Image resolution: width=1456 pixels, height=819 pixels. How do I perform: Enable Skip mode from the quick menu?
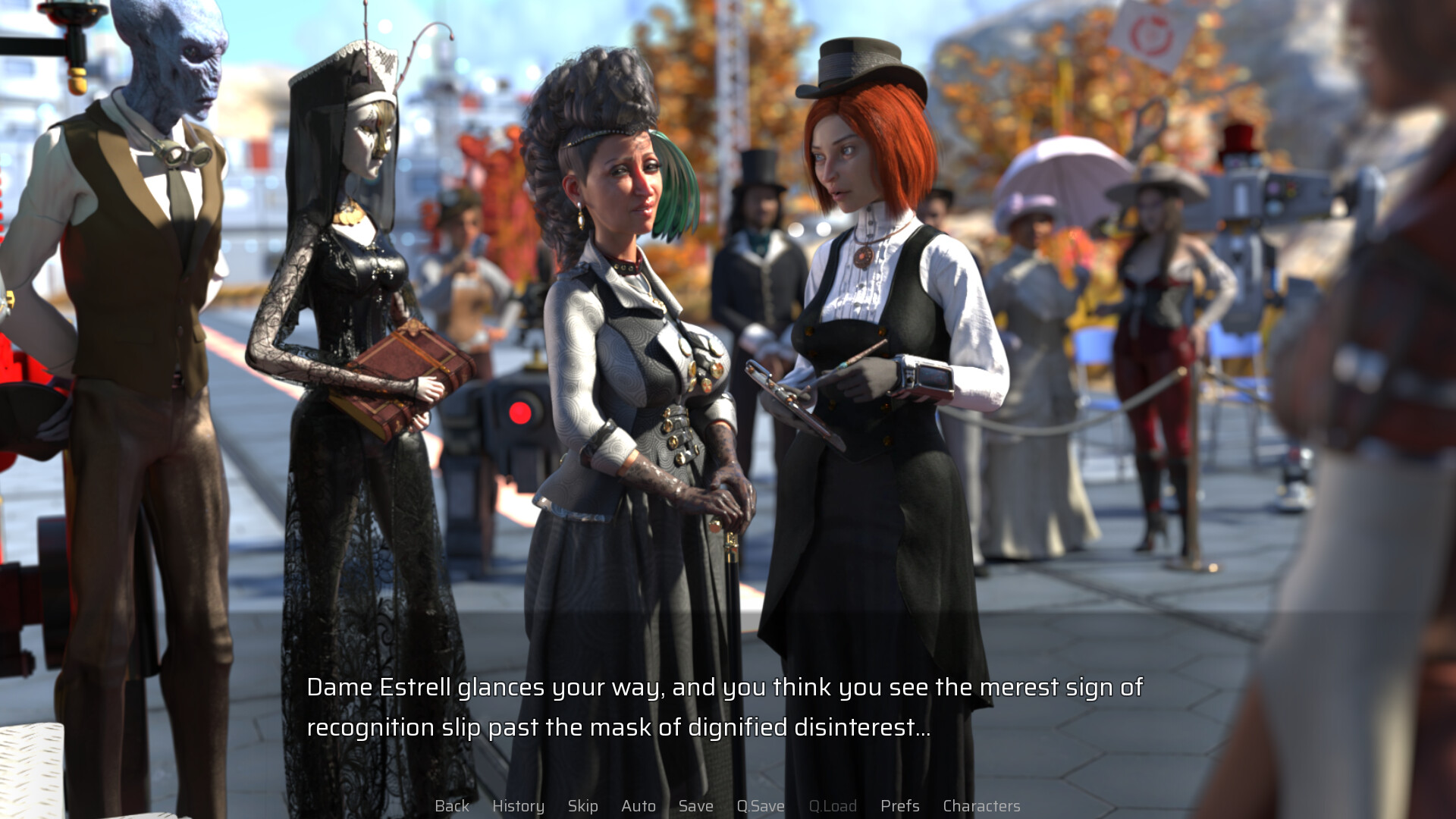[x=582, y=806]
